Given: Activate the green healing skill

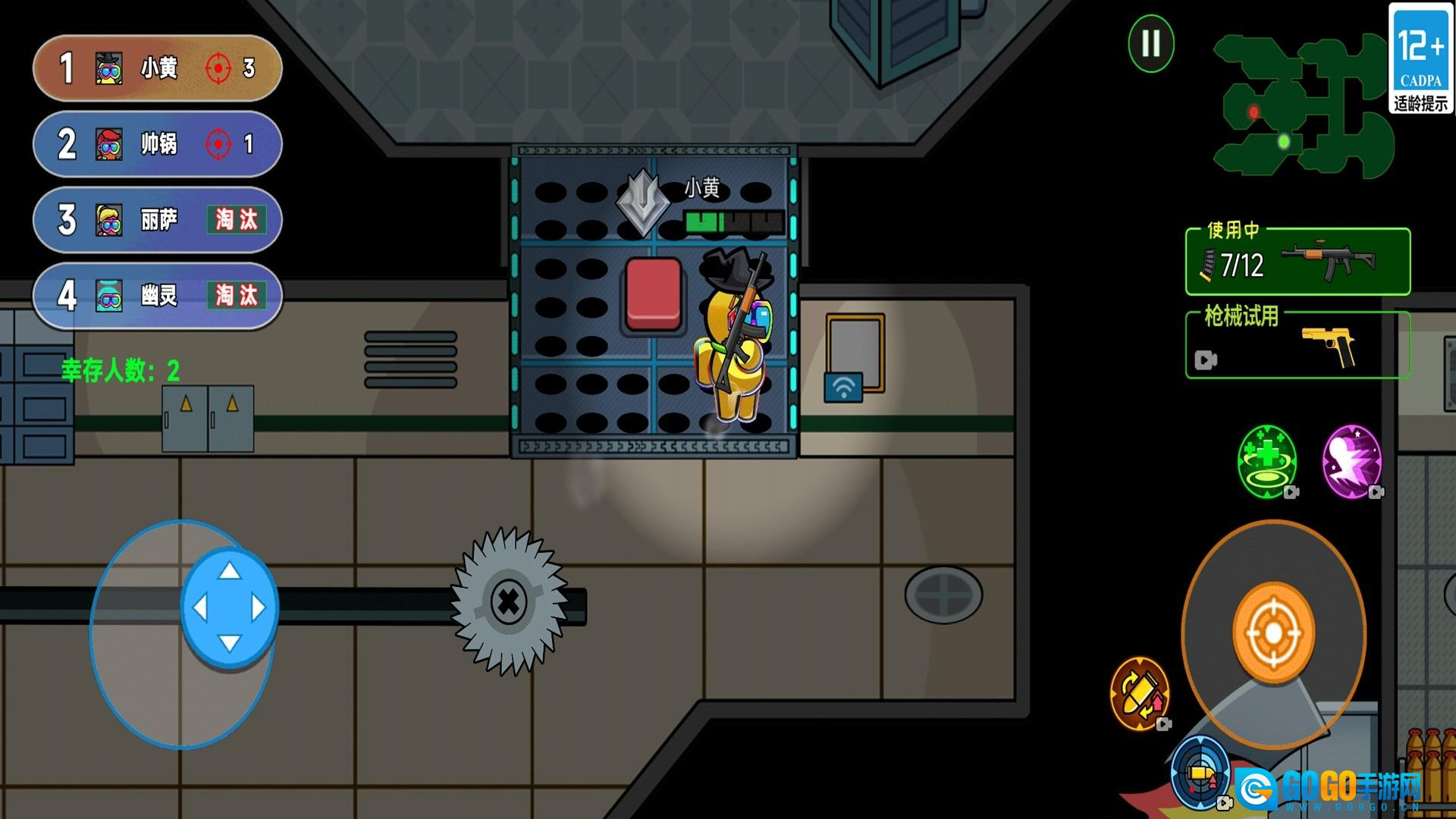Looking at the screenshot, I should pyautogui.click(x=1266, y=461).
